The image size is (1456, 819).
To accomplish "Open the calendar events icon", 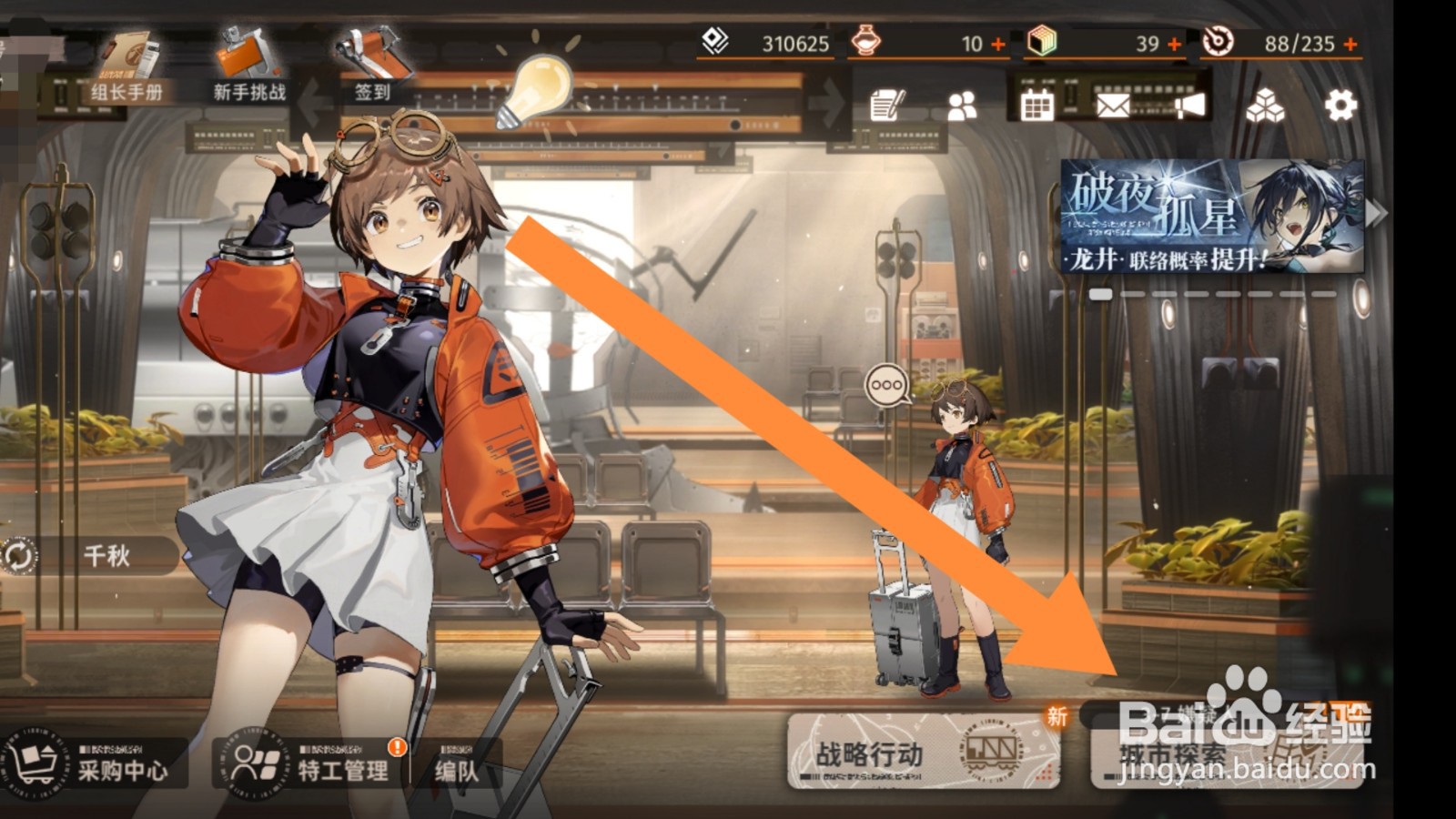I will [1036, 106].
